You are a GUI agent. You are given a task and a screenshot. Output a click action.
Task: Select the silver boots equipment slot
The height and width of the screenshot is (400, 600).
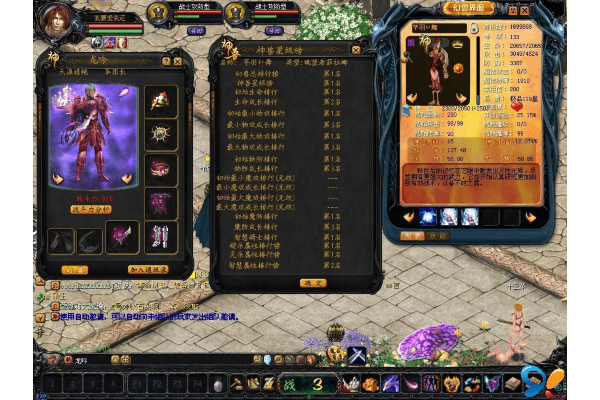click(161, 234)
